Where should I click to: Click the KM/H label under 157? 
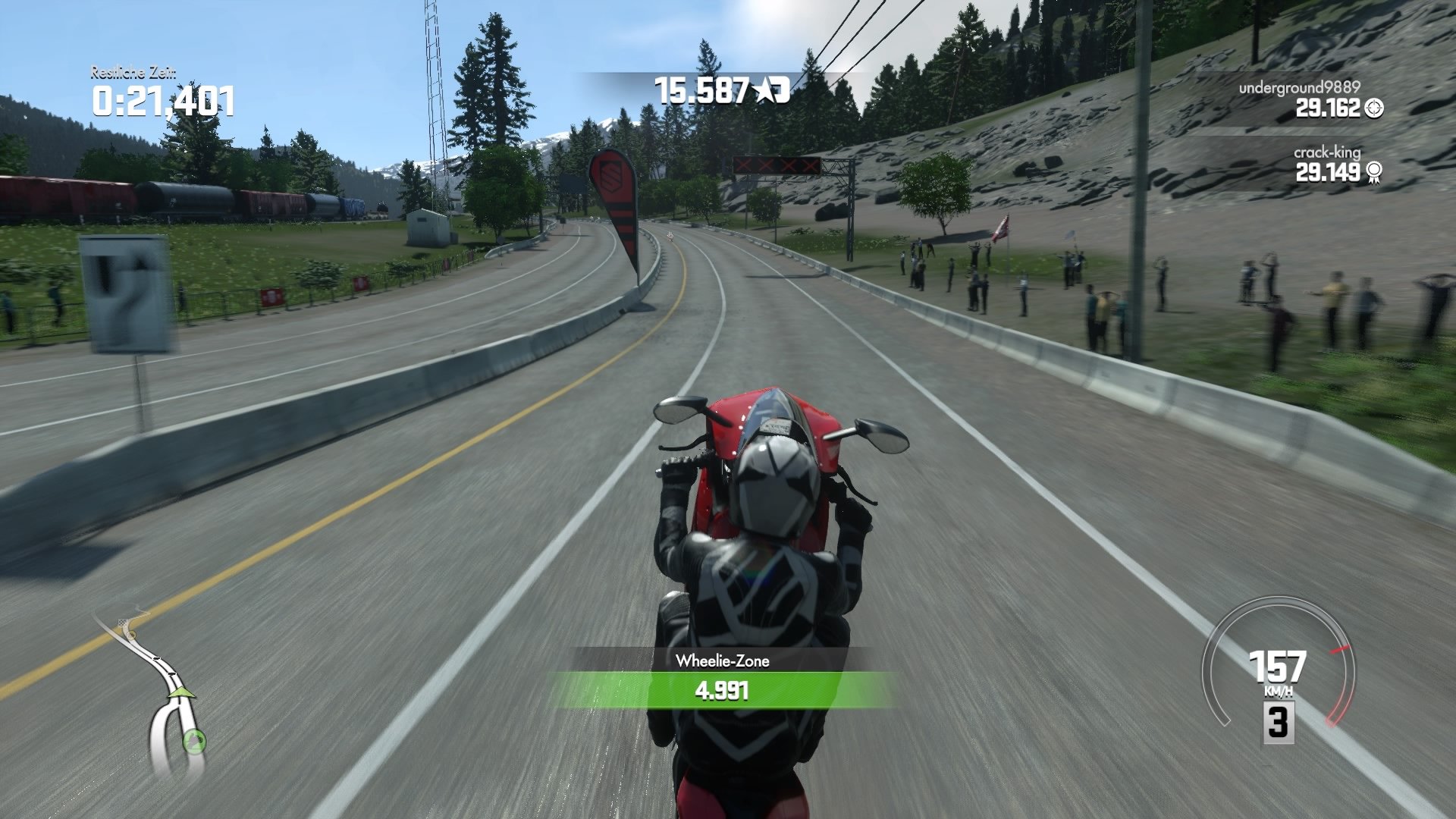click(x=1279, y=691)
